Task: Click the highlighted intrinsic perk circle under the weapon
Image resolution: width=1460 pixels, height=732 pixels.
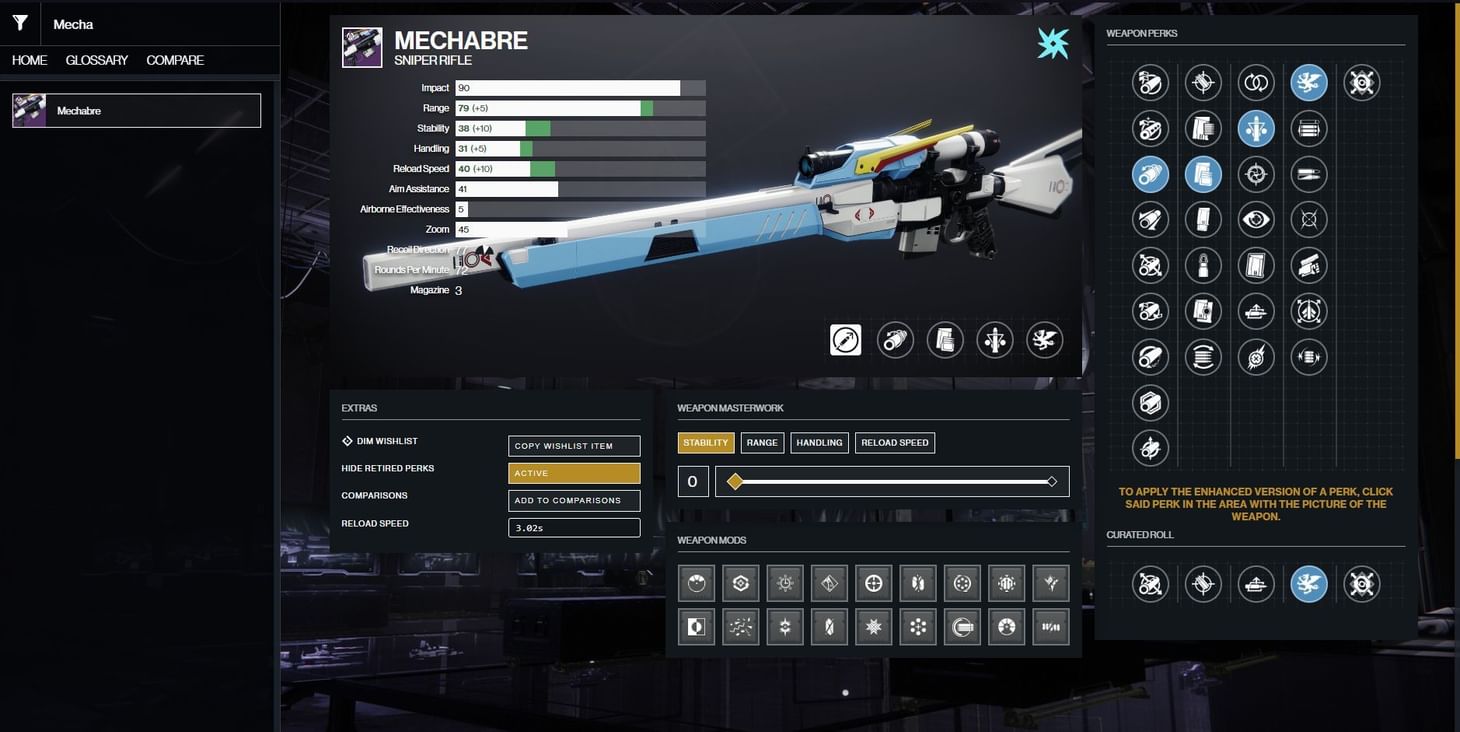Action: (x=845, y=339)
